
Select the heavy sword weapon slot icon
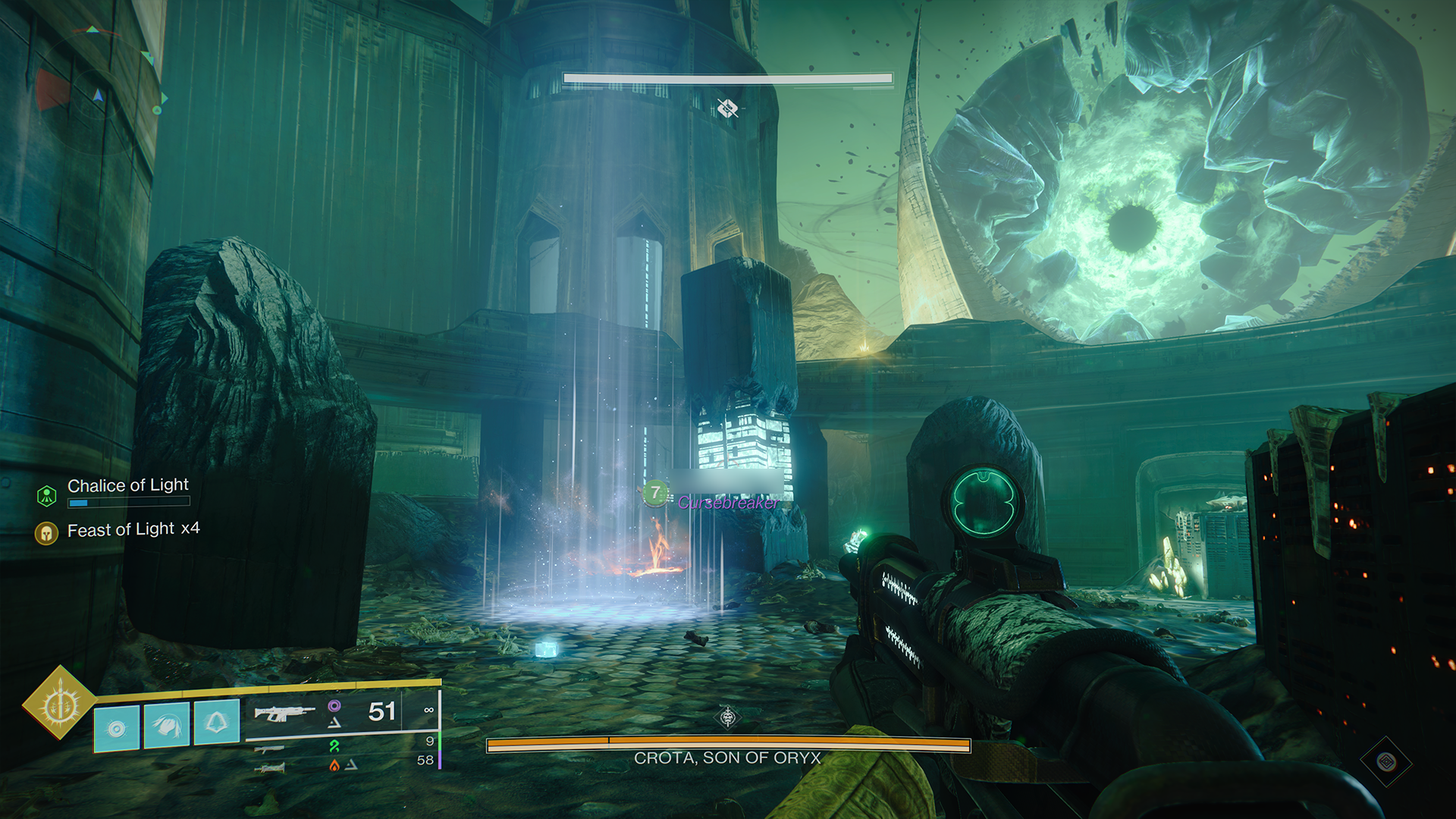point(270,767)
